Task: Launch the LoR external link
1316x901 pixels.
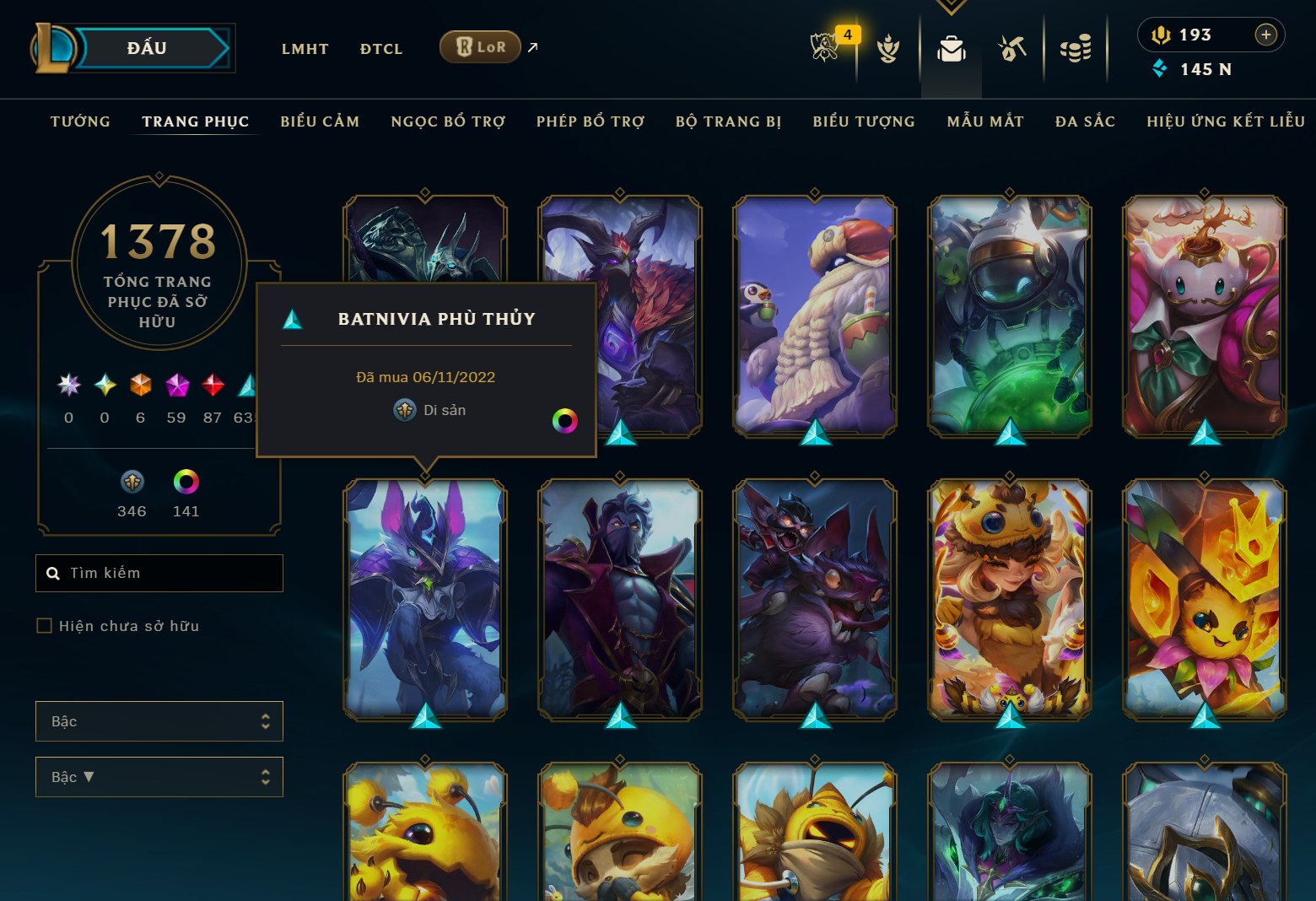Action: (480, 47)
